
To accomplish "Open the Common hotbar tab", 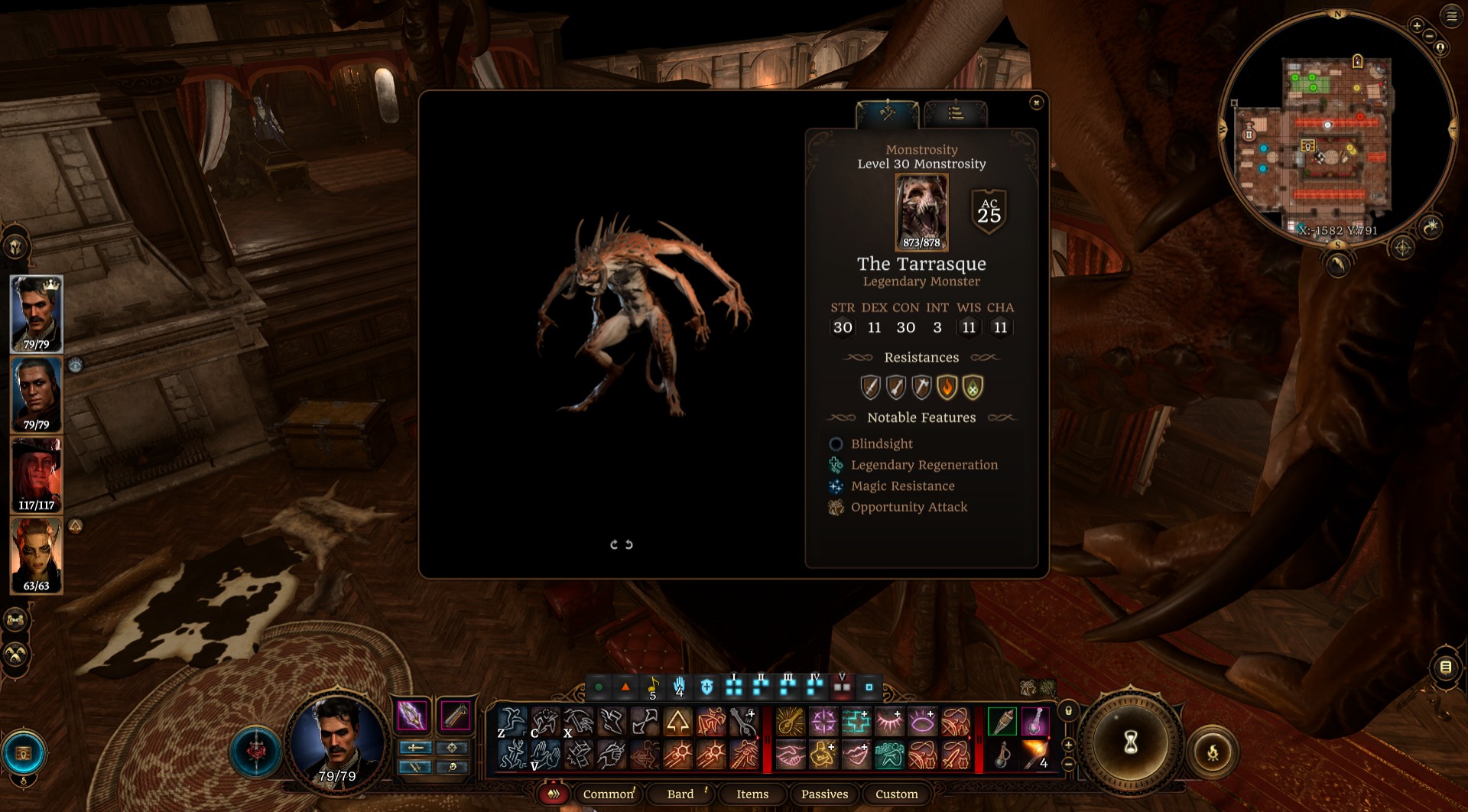I will (609, 794).
